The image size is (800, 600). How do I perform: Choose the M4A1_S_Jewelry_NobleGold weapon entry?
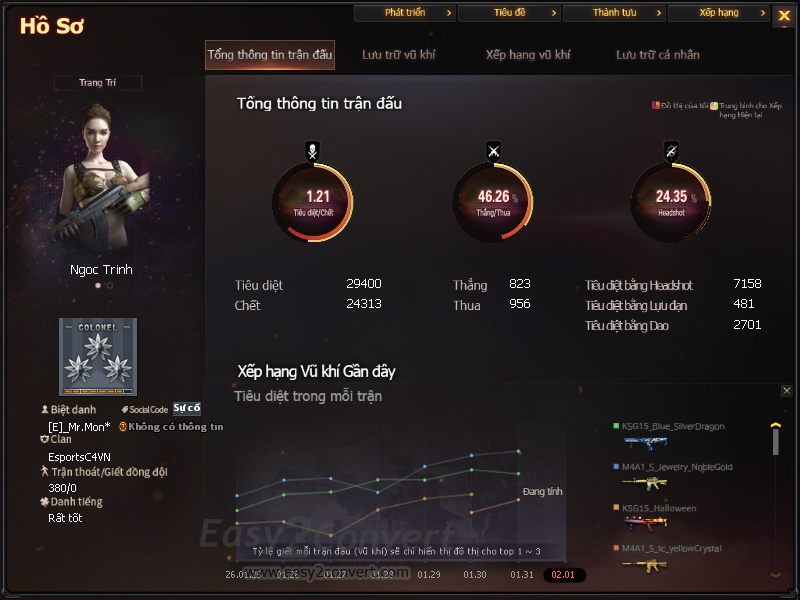[676, 467]
